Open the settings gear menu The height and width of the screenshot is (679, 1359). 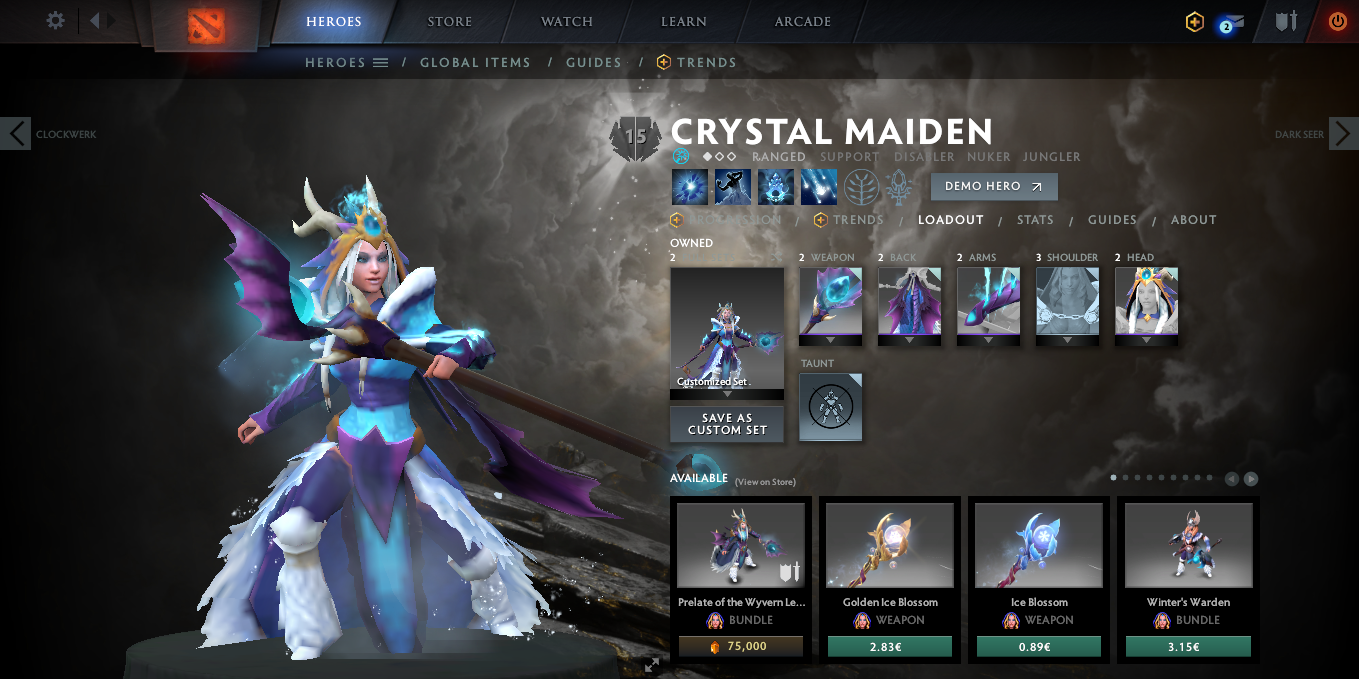pyautogui.click(x=56, y=21)
